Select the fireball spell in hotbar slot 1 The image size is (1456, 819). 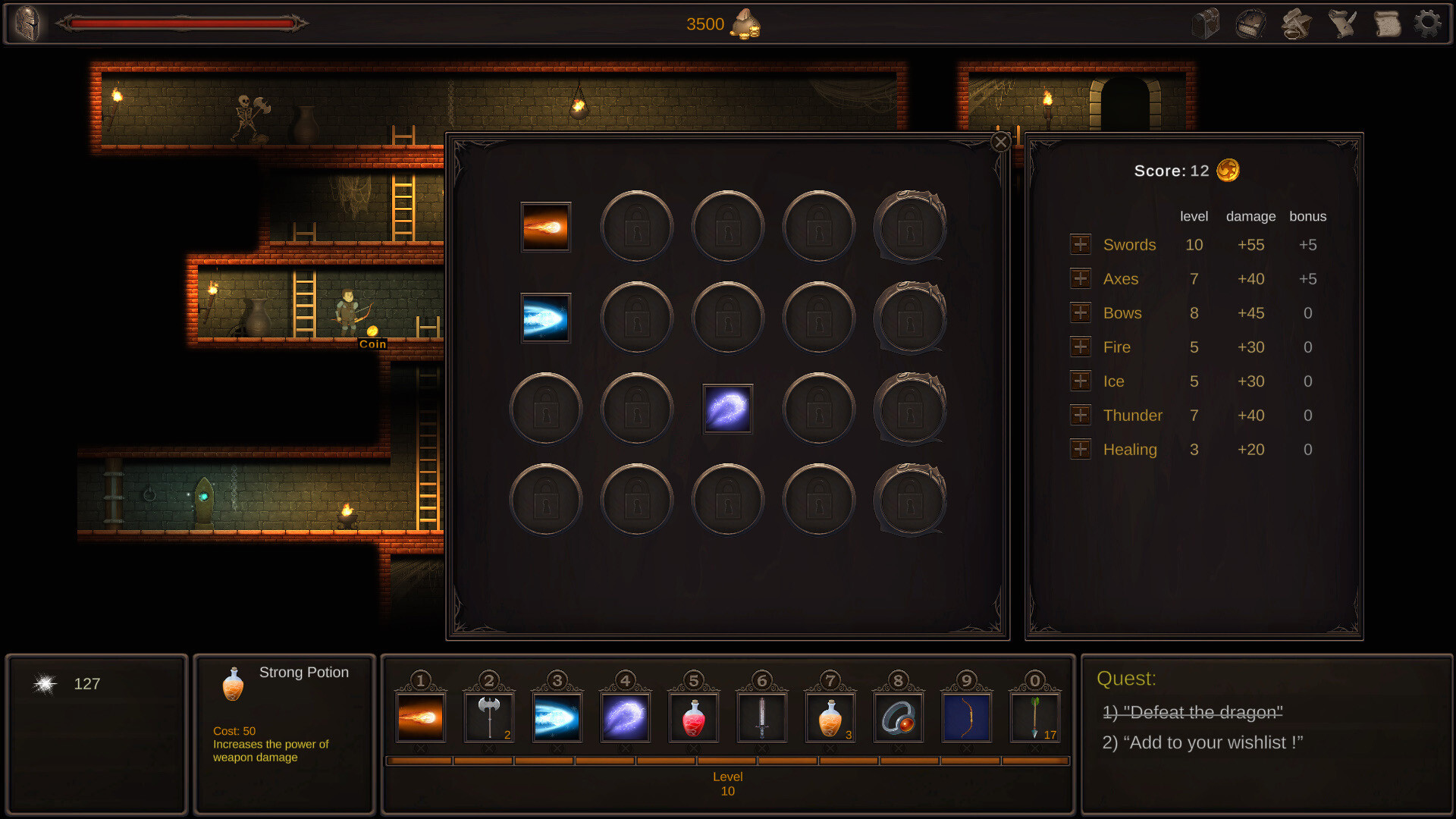click(422, 716)
